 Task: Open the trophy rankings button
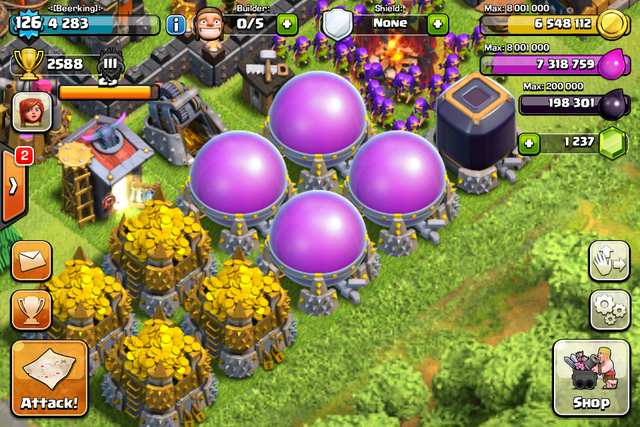pyautogui.click(x=32, y=310)
